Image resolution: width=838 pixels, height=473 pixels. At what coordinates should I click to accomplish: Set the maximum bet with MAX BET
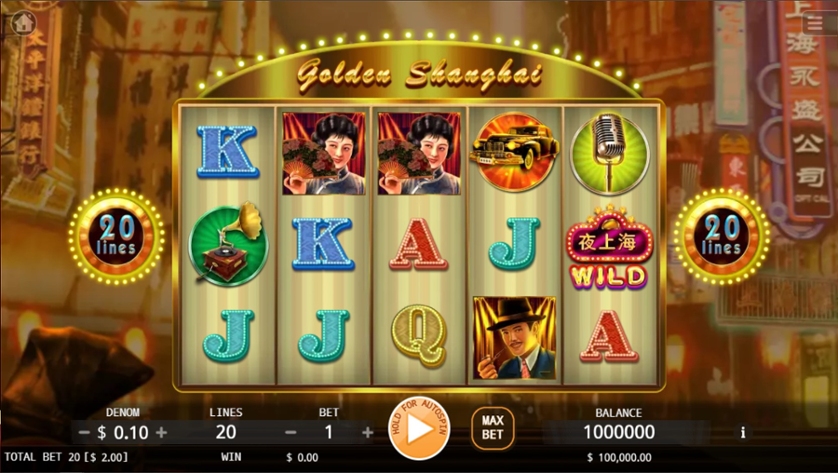point(492,429)
